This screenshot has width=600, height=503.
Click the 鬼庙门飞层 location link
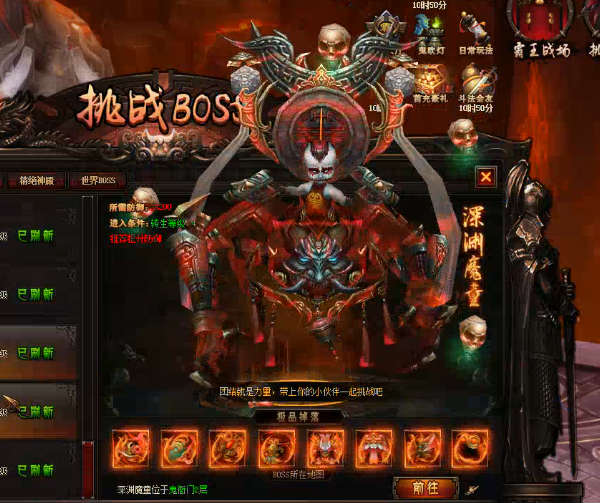(189, 489)
